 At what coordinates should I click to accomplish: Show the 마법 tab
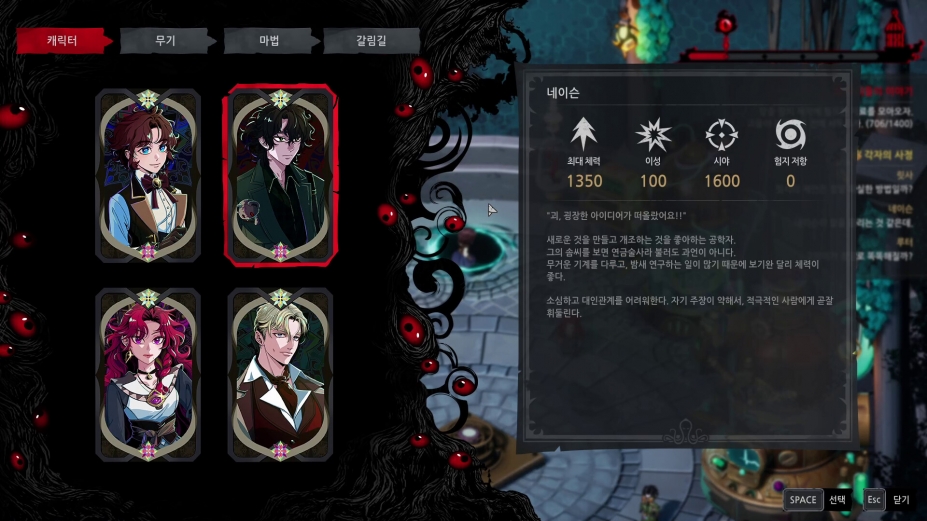pos(269,41)
